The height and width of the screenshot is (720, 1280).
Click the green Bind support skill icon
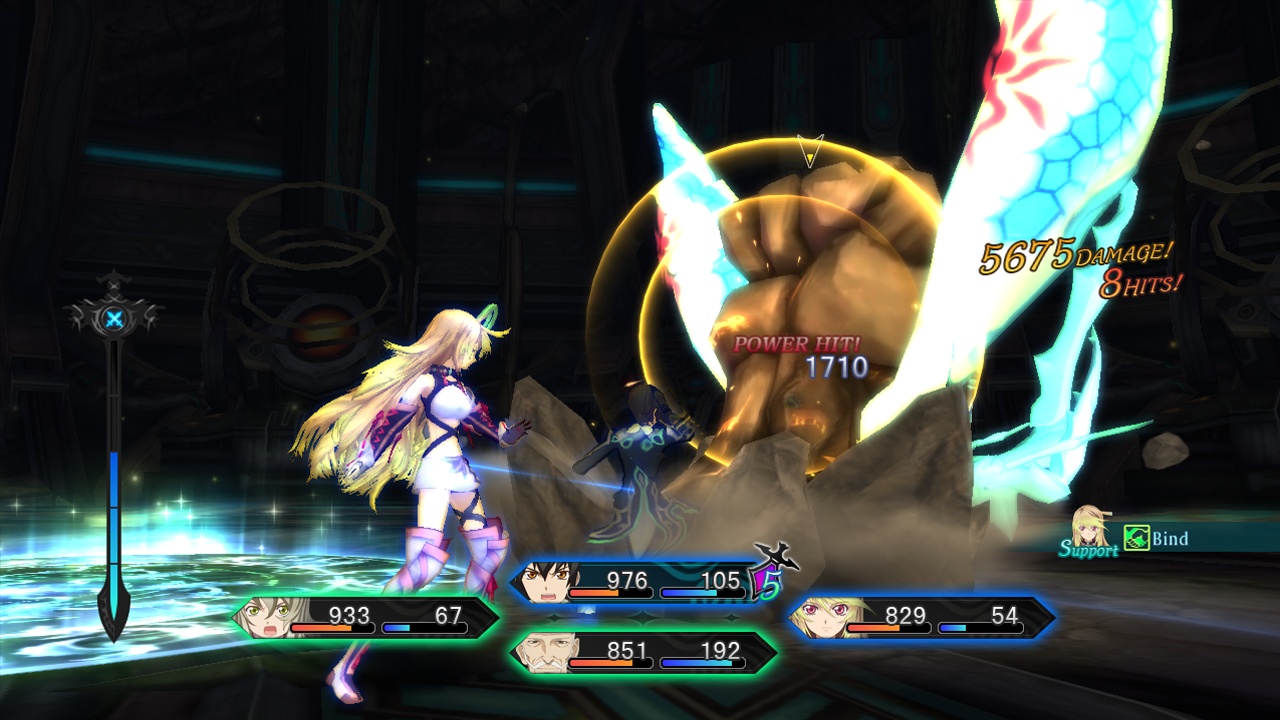[1136, 539]
